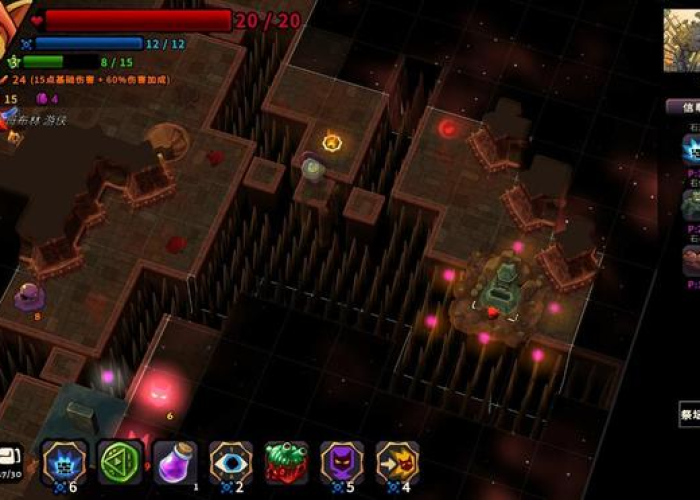Image resolution: width=700 pixels, height=500 pixels.
Task: Activate the blue eye ability
Action: 231,462
